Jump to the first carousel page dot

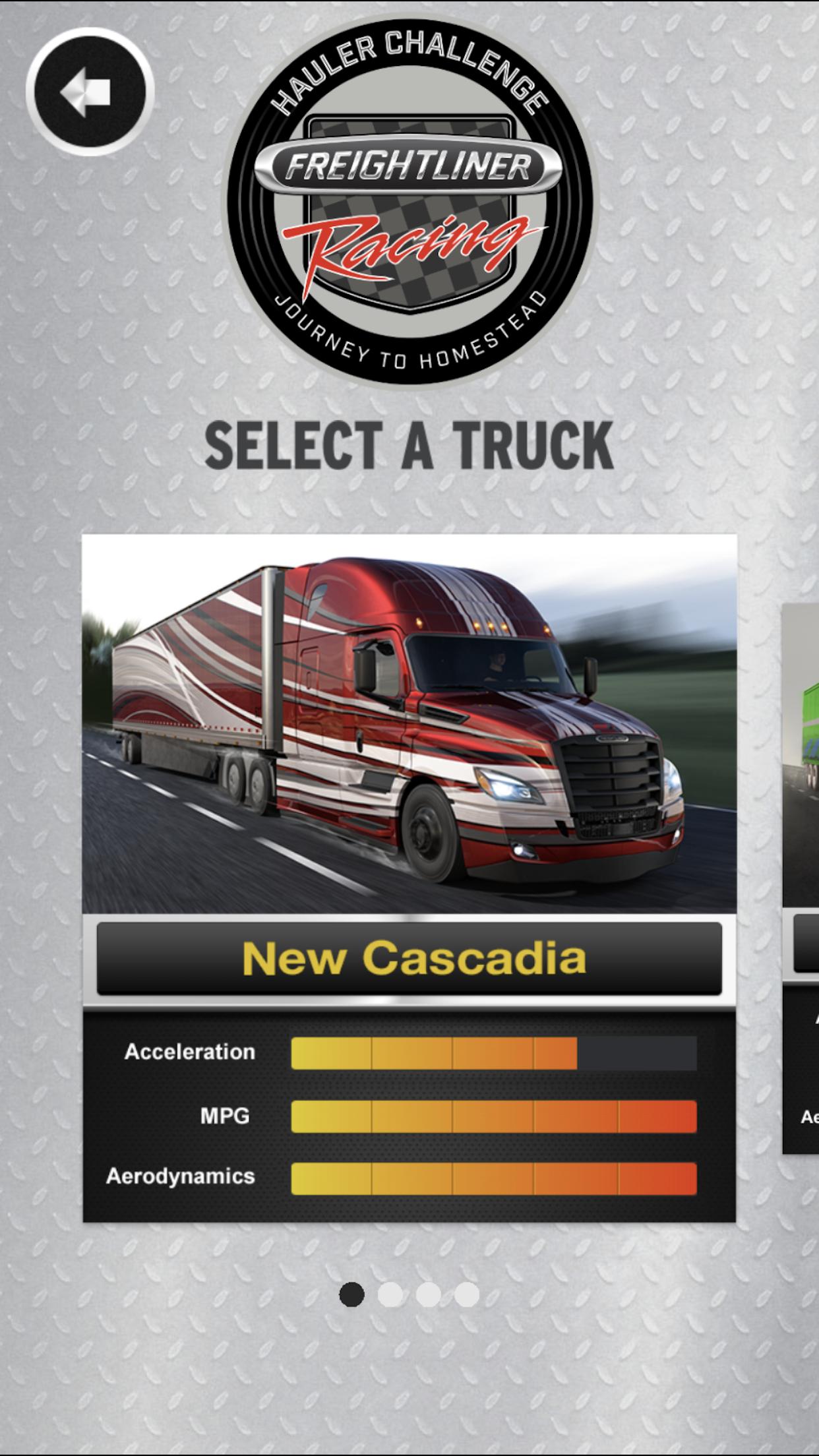tap(351, 1294)
